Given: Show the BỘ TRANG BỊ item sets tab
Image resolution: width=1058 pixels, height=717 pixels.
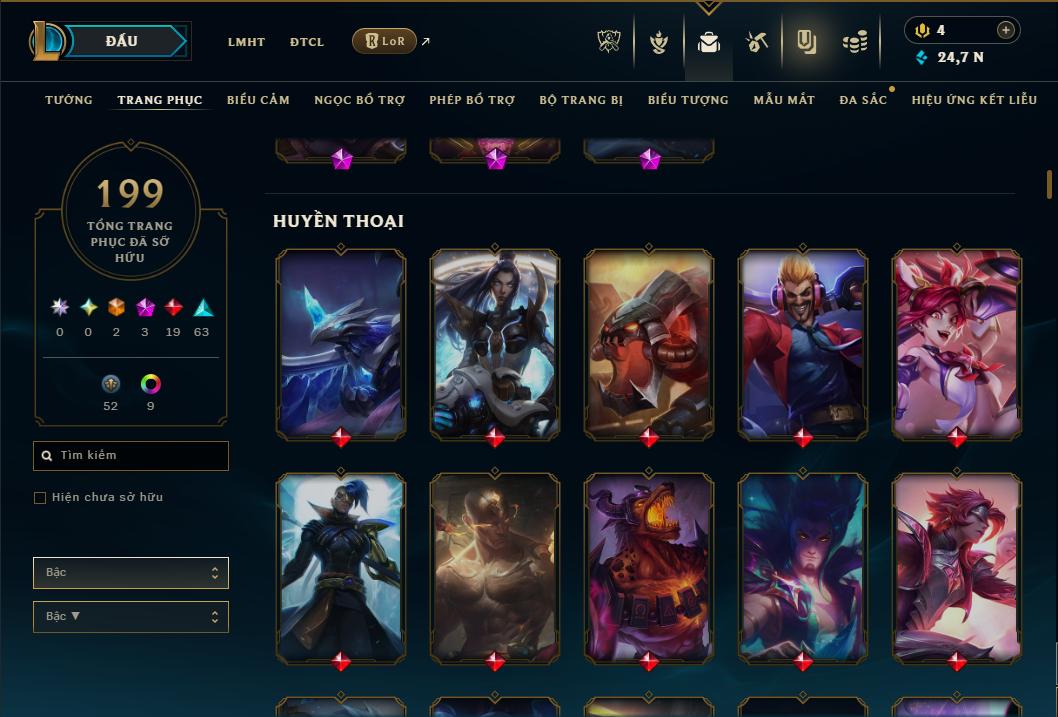Looking at the screenshot, I should click(581, 100).
